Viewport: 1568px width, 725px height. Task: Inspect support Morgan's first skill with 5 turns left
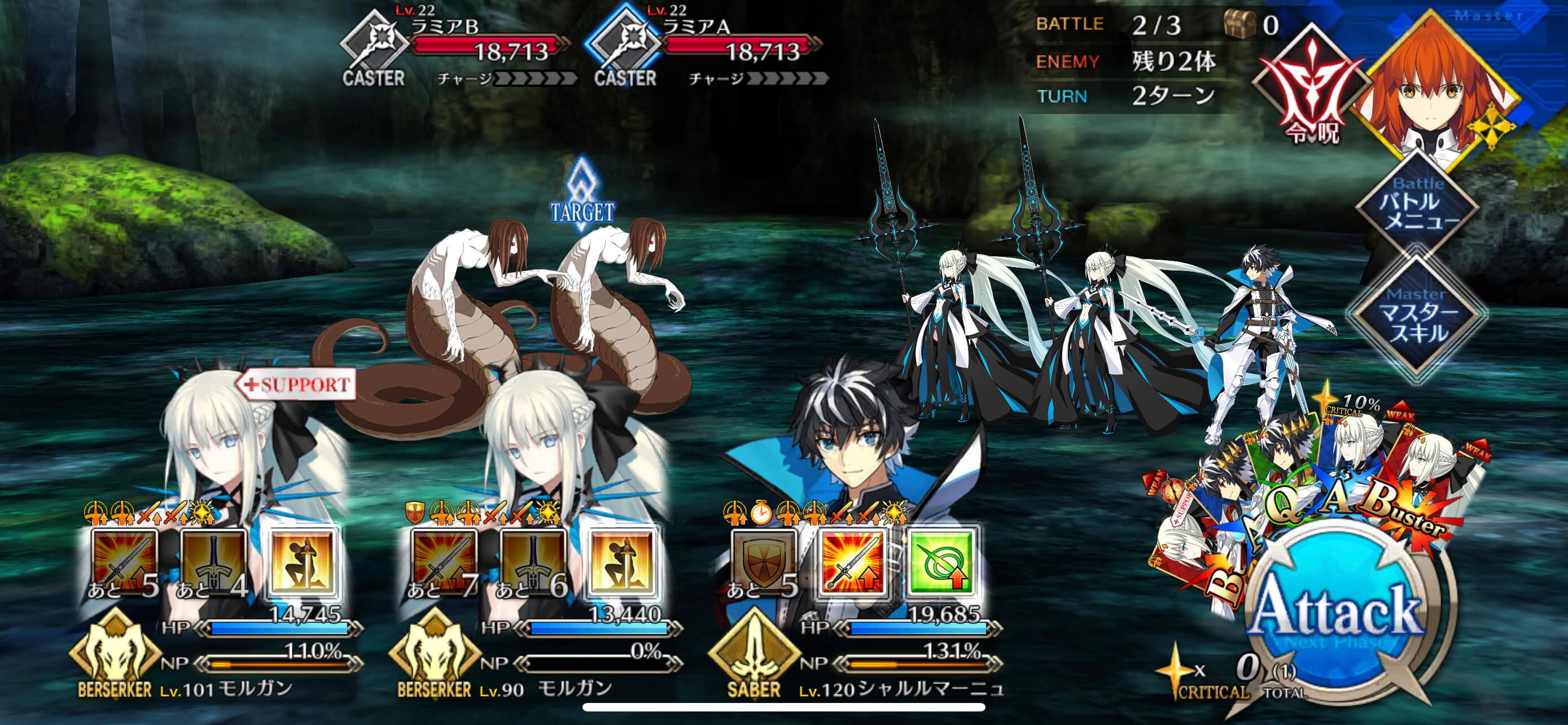pyautogui.click(x=124, y=562)
